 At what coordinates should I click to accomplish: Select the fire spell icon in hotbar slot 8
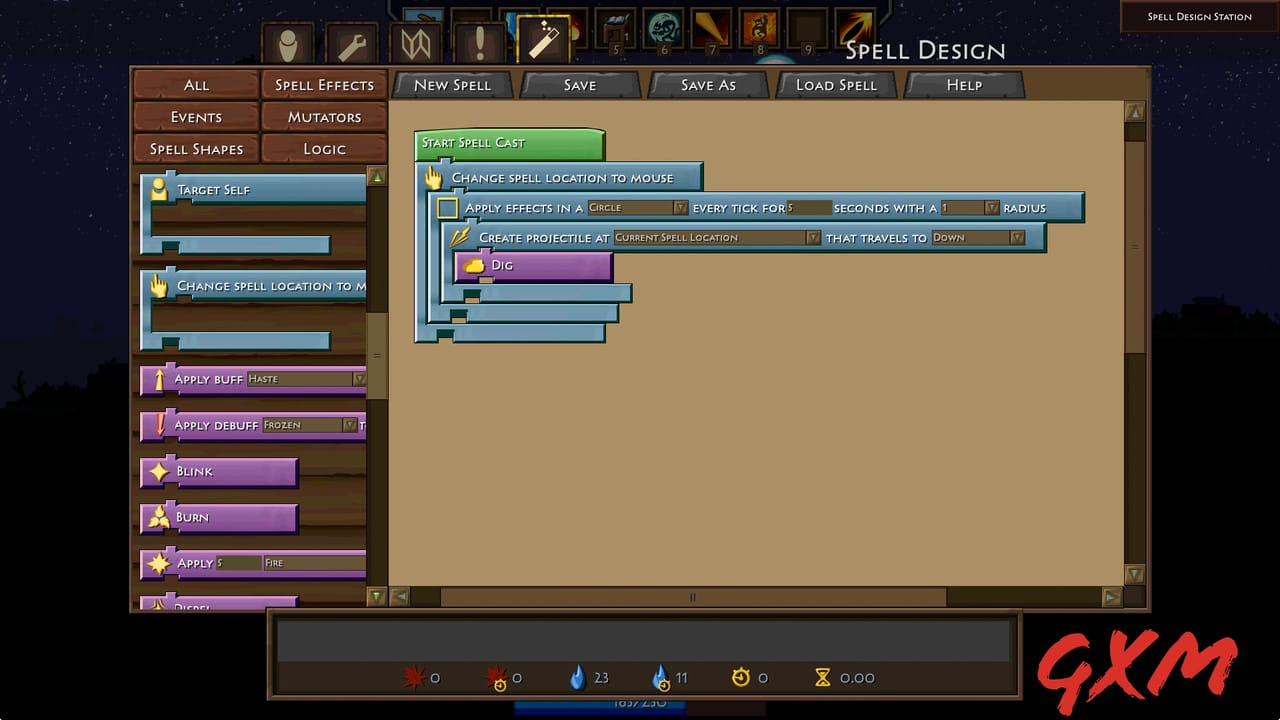coord(759,27)
